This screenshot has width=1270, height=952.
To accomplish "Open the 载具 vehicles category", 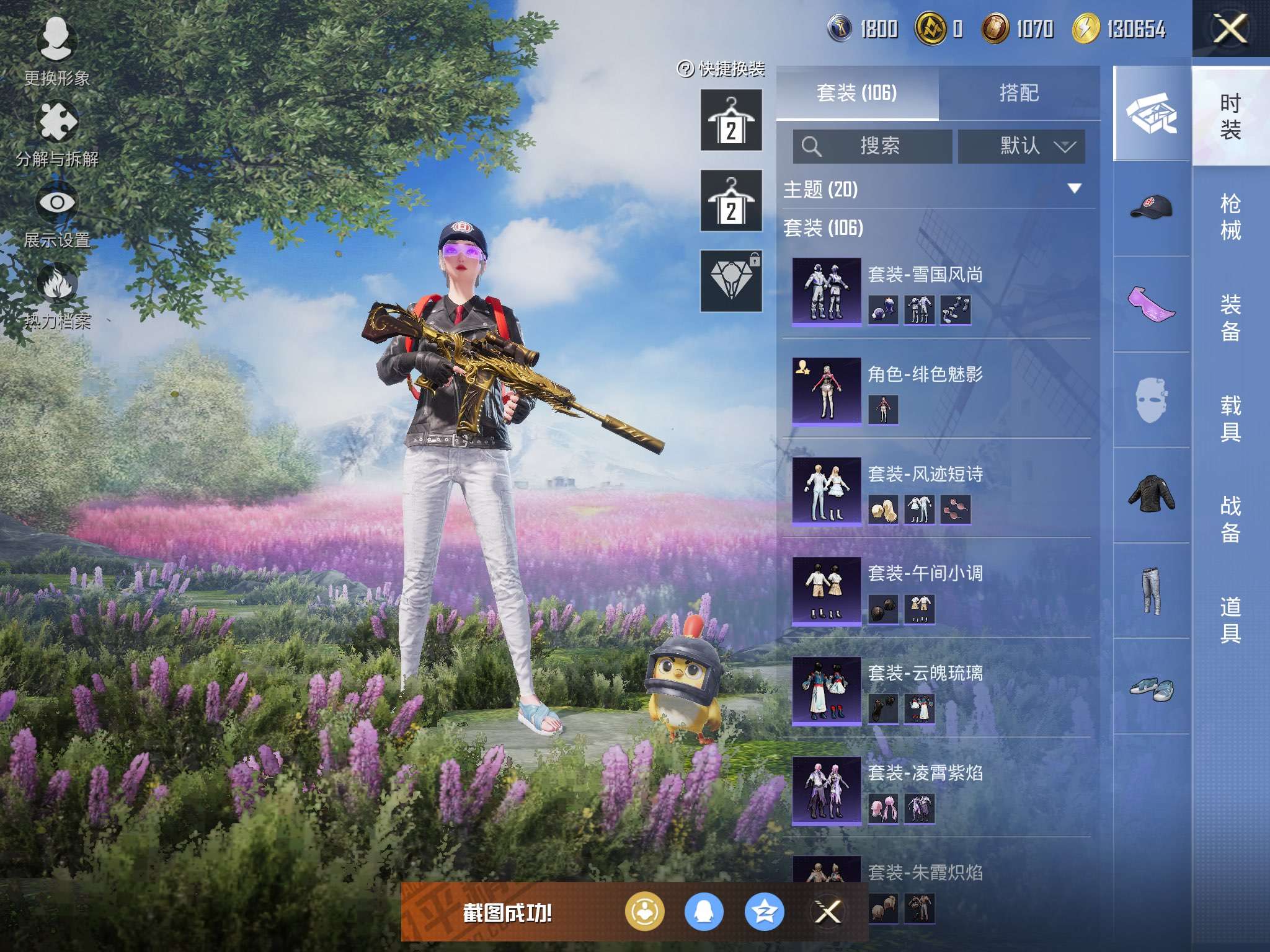I will pos(1230,418).
